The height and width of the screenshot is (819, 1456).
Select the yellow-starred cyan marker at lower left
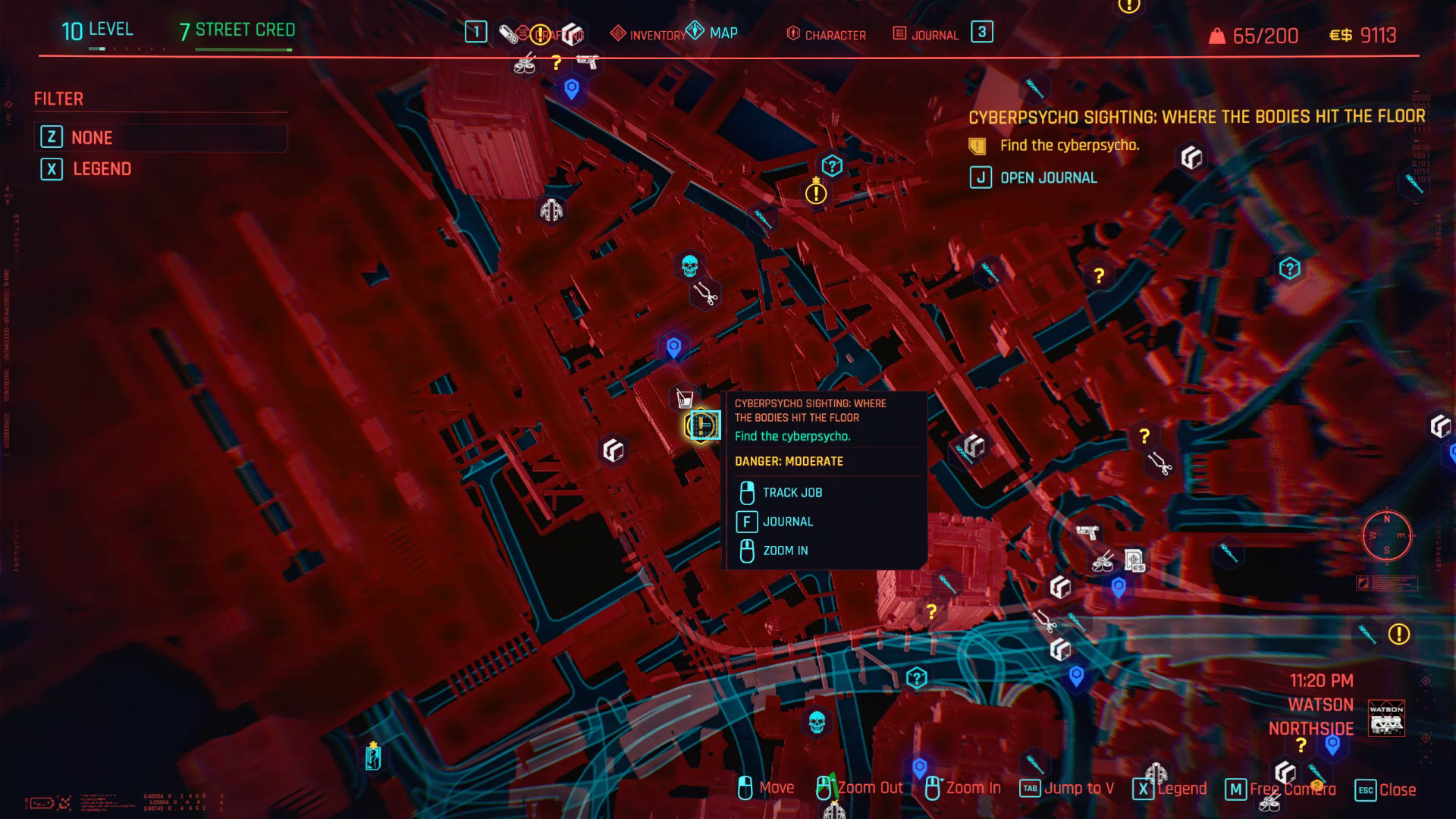point(373,756)
